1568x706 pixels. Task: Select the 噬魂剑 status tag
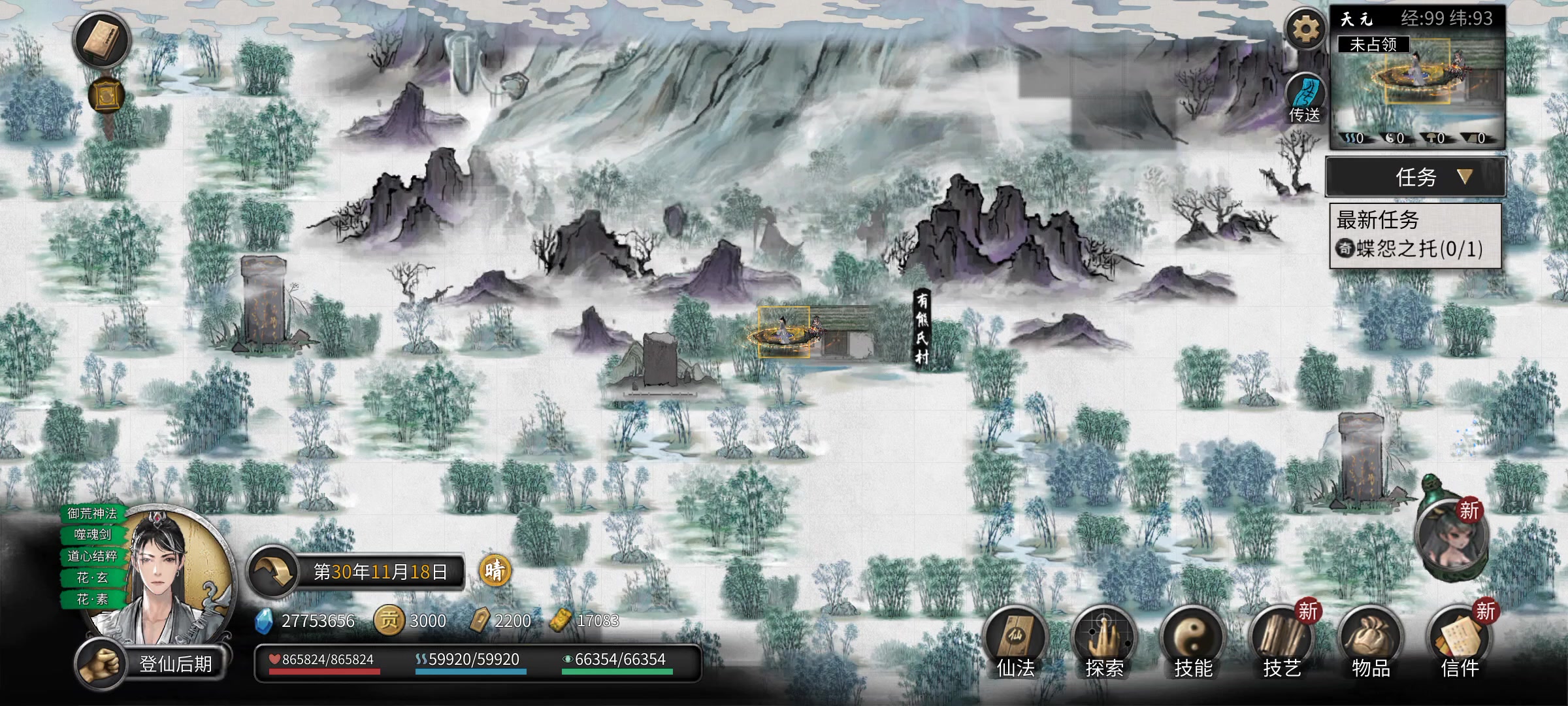tap(92, 535)
